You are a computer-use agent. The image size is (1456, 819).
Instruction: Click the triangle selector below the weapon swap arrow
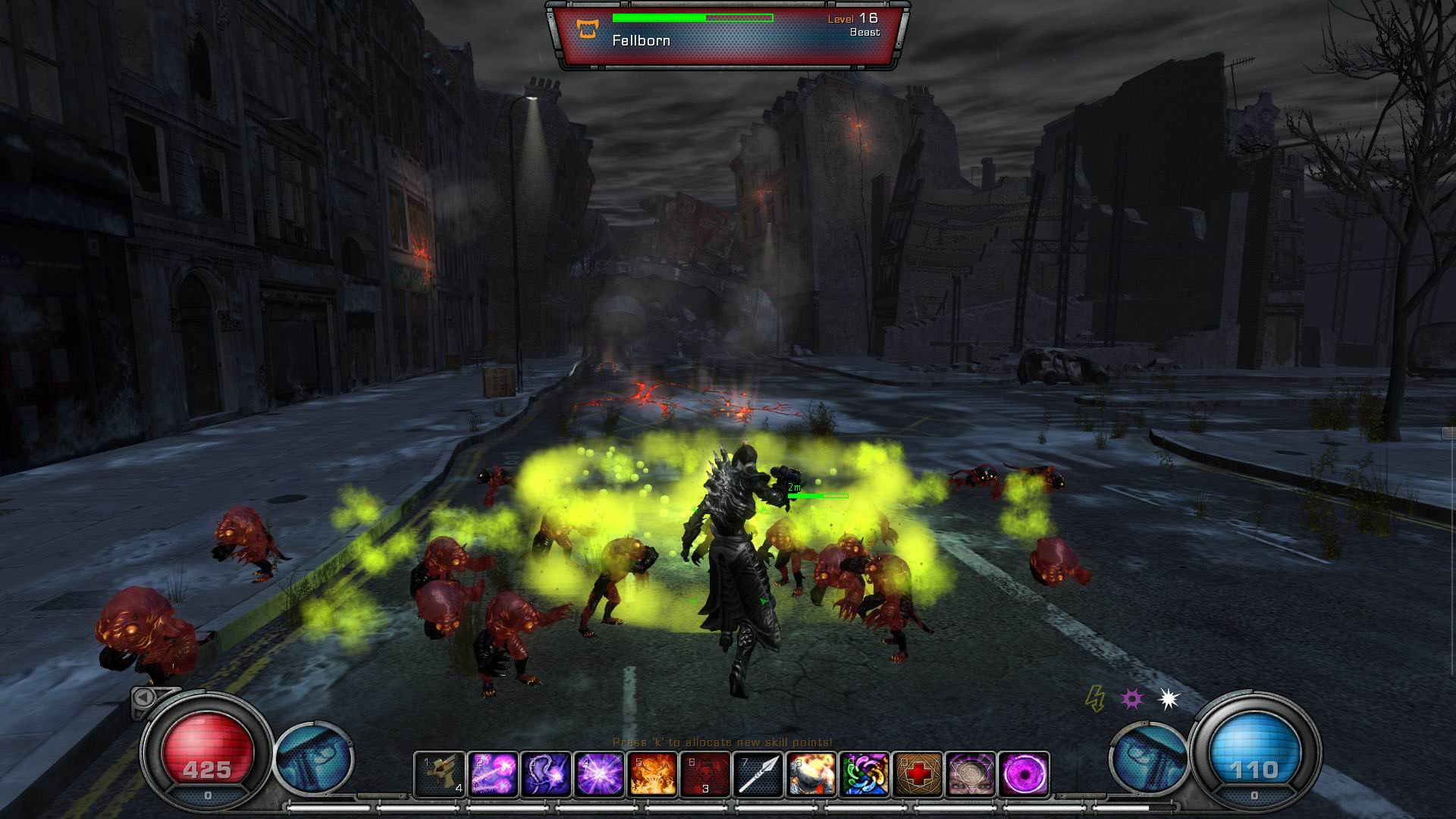click(140, 713)
